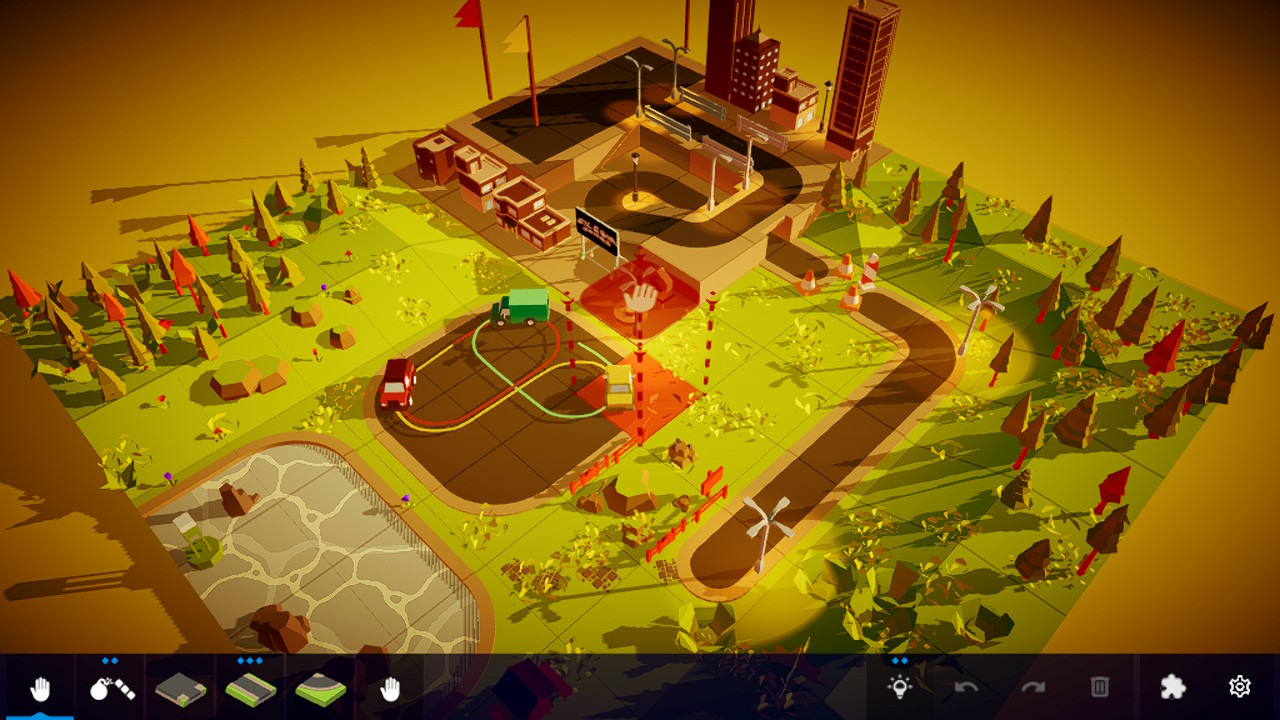
Task: Redo the undone action
Action: (x=1031, y=687)
